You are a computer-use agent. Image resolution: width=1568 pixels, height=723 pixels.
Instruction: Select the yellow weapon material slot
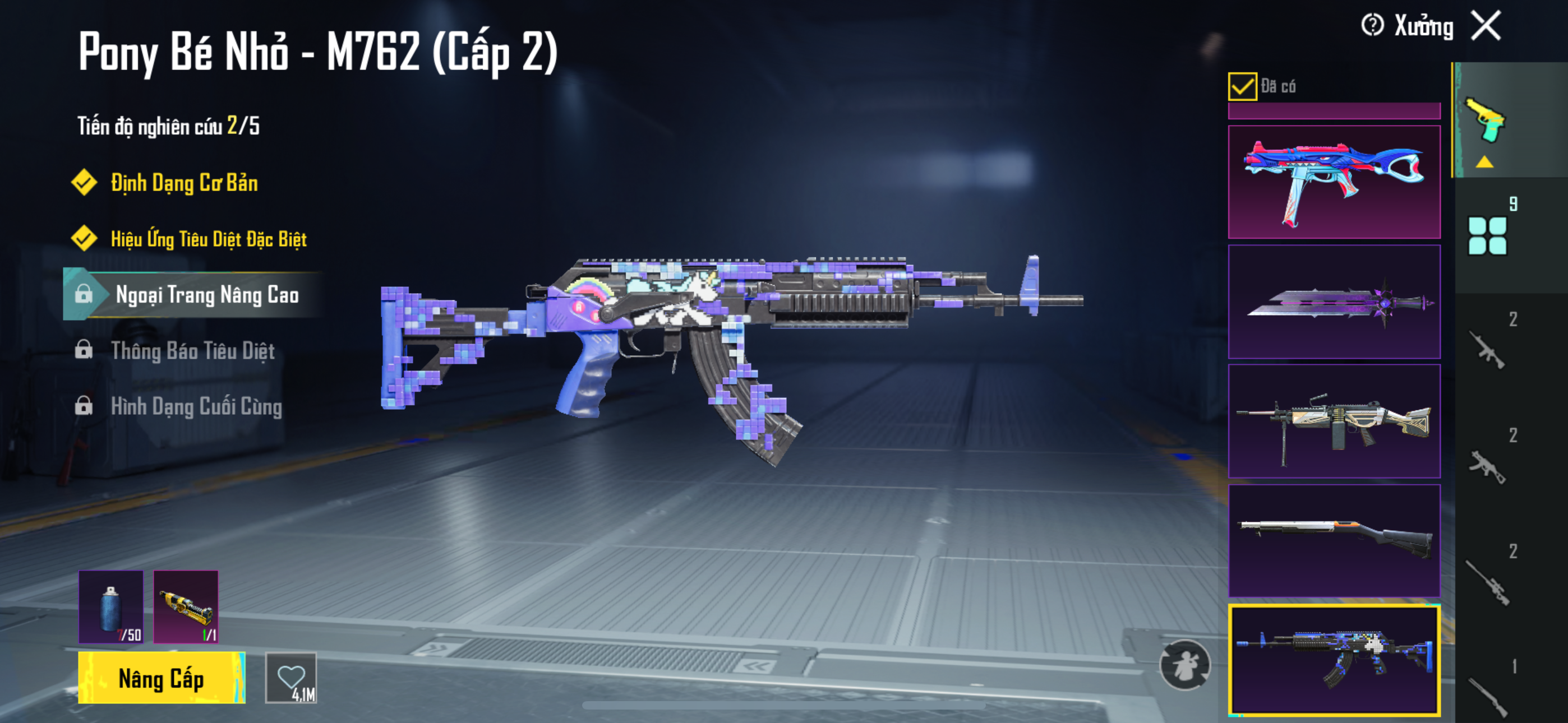click(x=186, y=606)
